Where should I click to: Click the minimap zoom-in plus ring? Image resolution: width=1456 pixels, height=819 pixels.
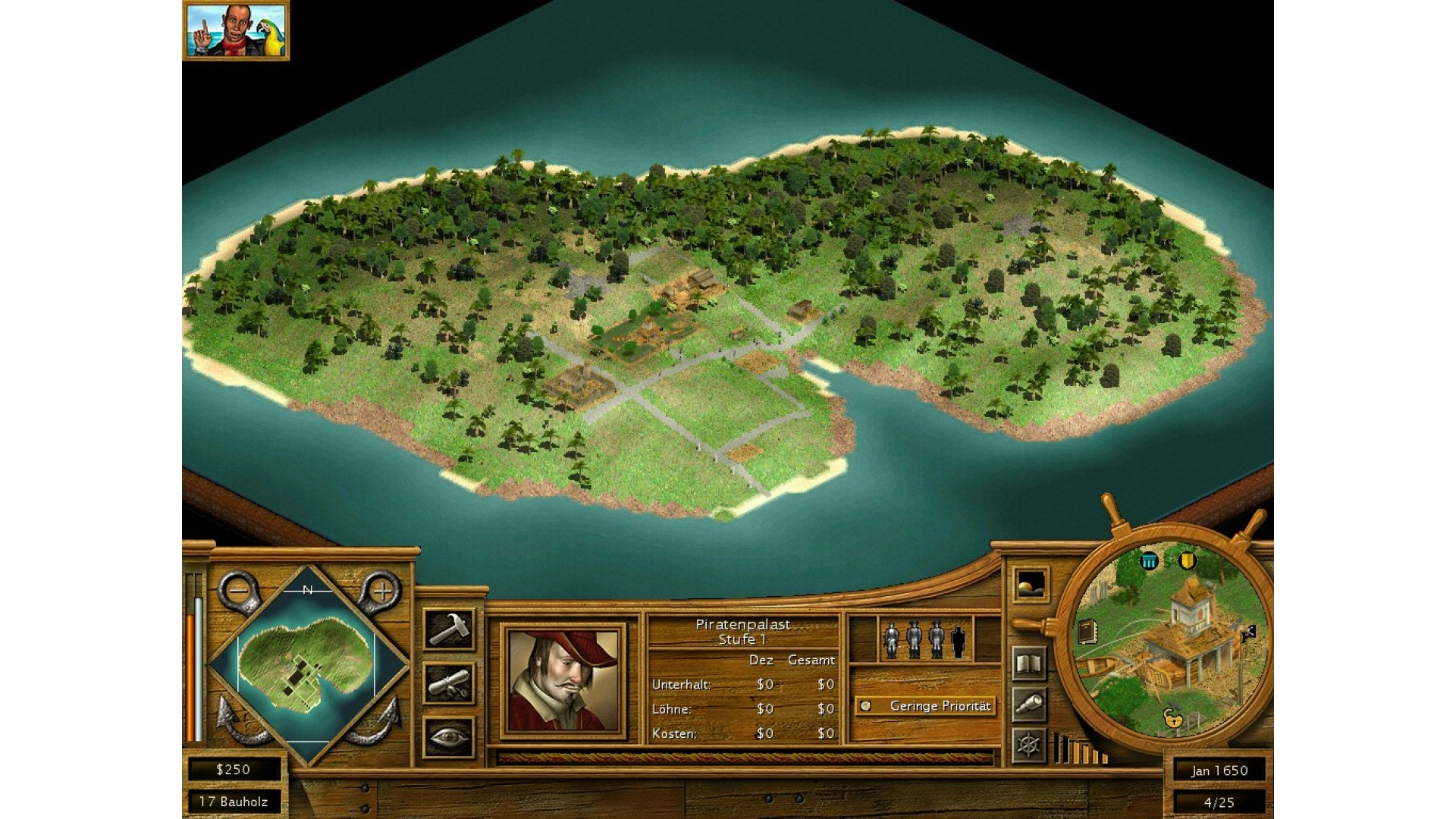(381, 591)
